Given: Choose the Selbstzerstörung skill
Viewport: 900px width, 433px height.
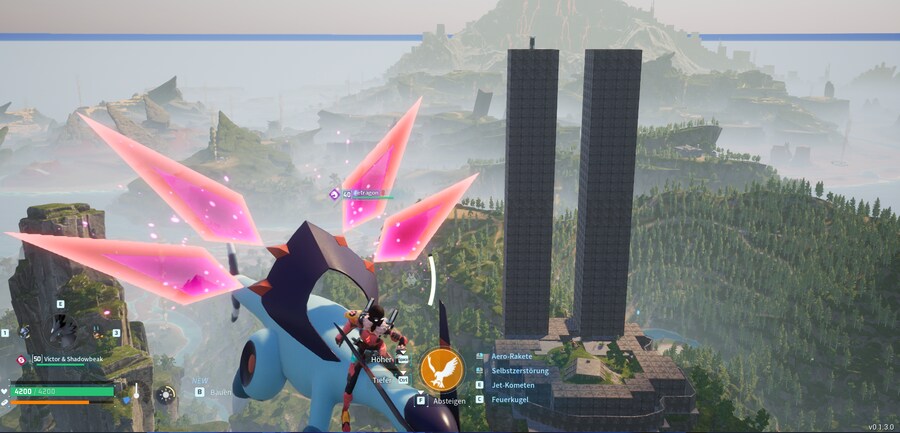Looking at the screenshot, I should pyautogui.click(x=519, y=371).
